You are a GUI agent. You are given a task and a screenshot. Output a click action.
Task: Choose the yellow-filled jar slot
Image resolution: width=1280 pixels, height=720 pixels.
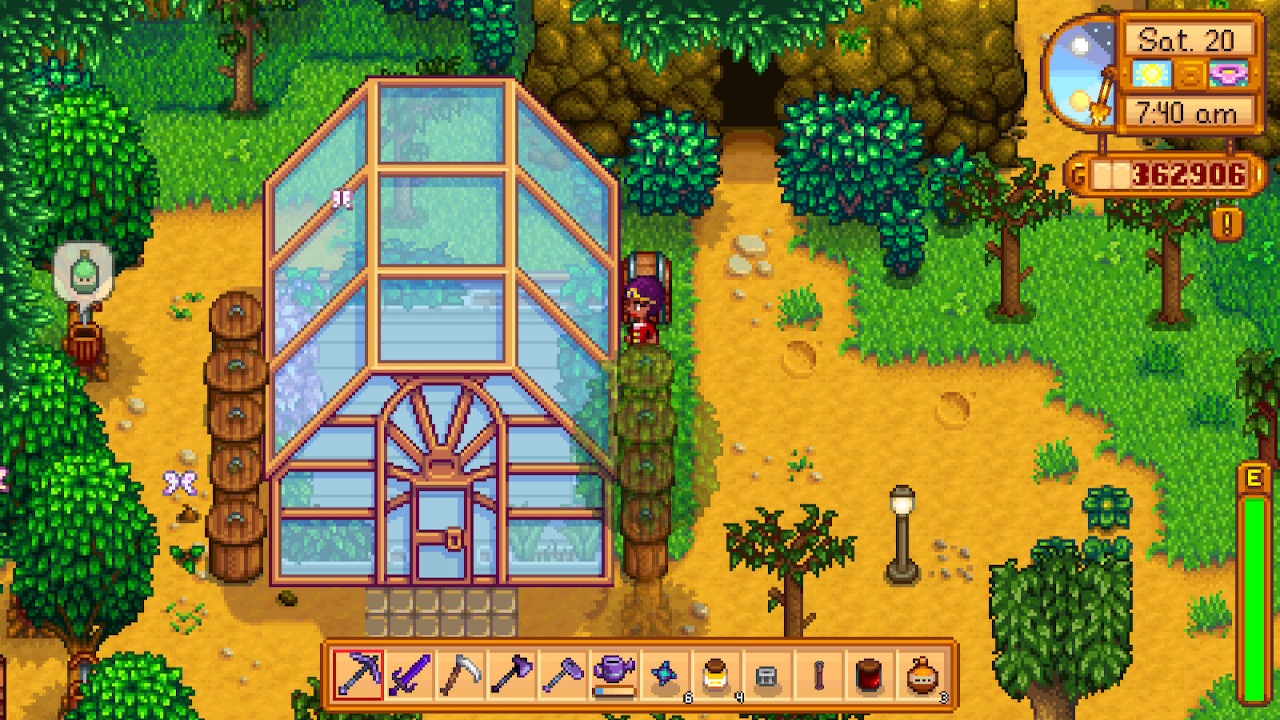(717, 675)
